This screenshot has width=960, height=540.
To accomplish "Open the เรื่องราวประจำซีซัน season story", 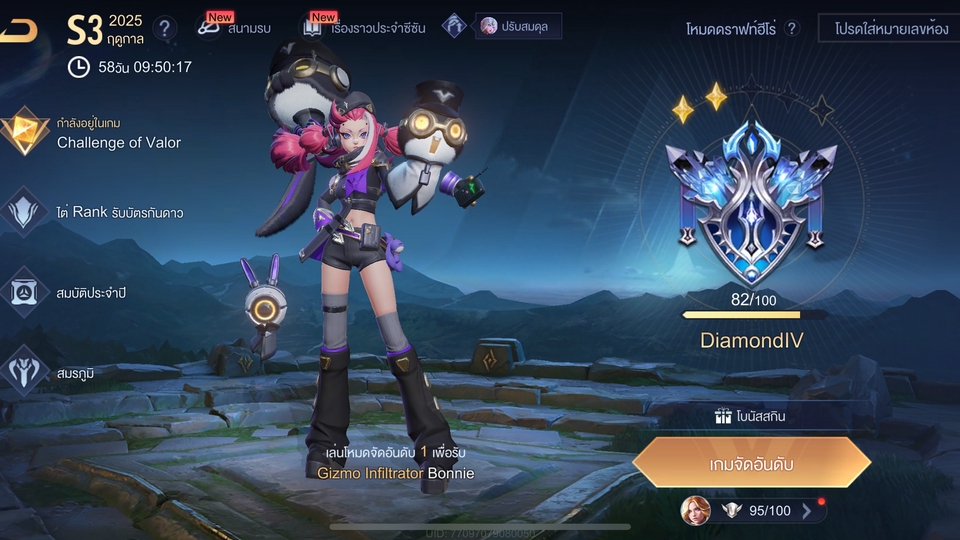I will [365, 28].
